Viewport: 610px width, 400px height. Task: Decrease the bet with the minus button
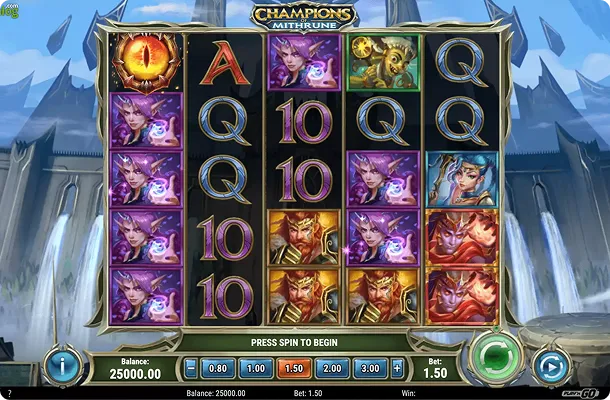(x=191, y=367)
